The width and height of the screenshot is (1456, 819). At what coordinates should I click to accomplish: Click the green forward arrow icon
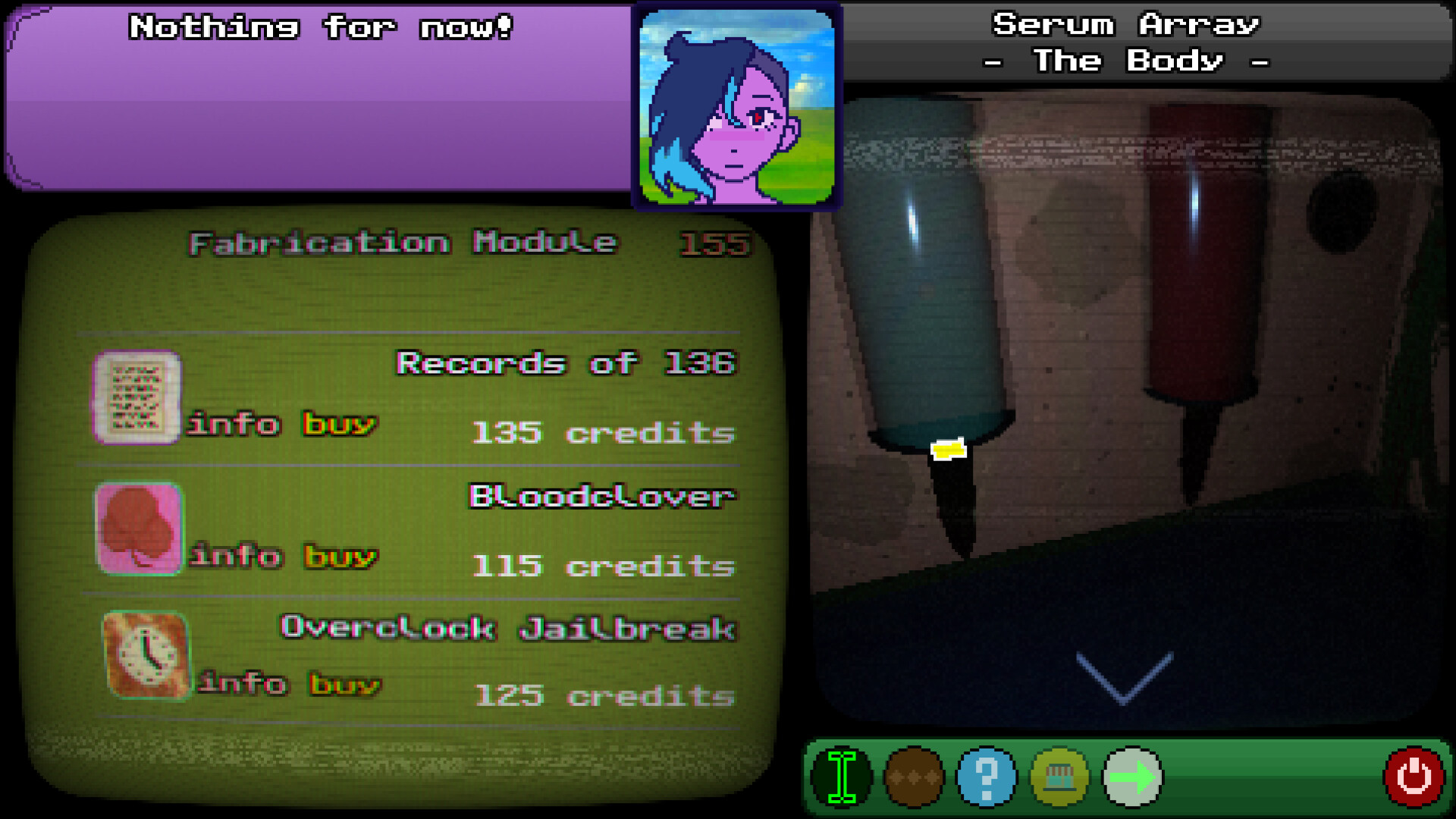[1132, 777]
